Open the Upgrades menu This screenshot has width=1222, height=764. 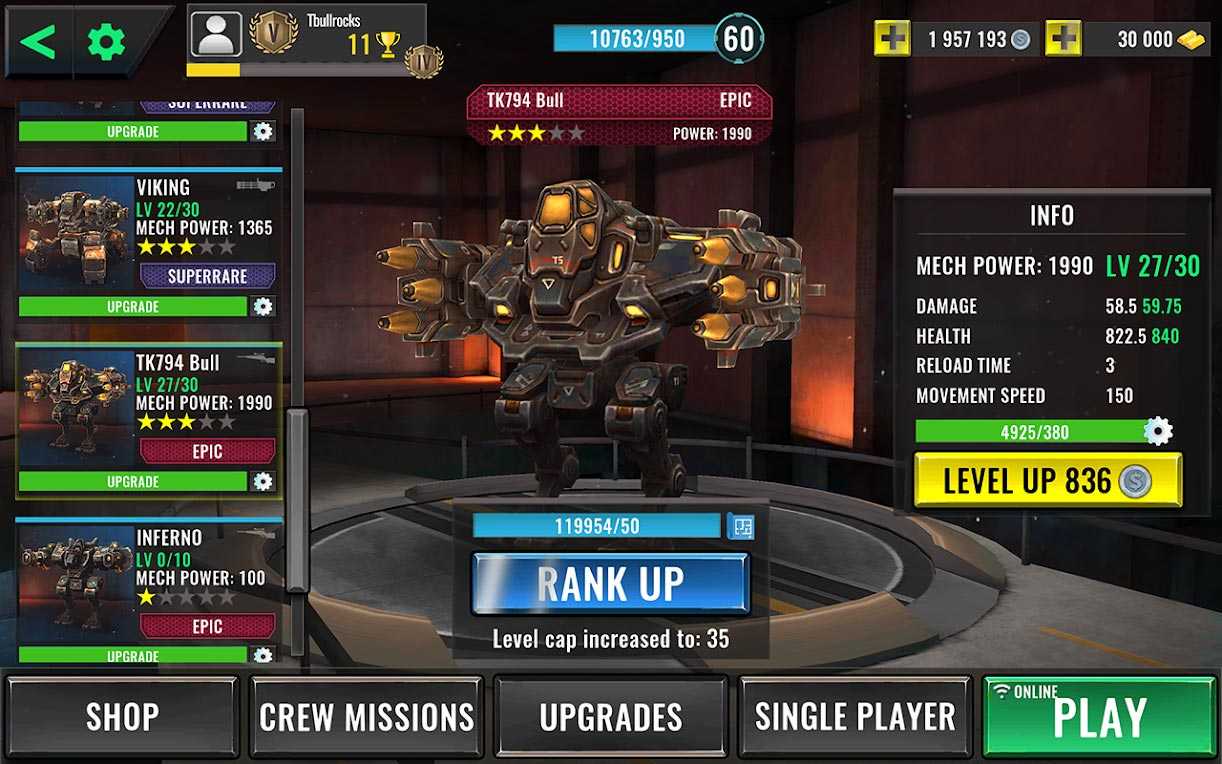(x=610, y=716)
